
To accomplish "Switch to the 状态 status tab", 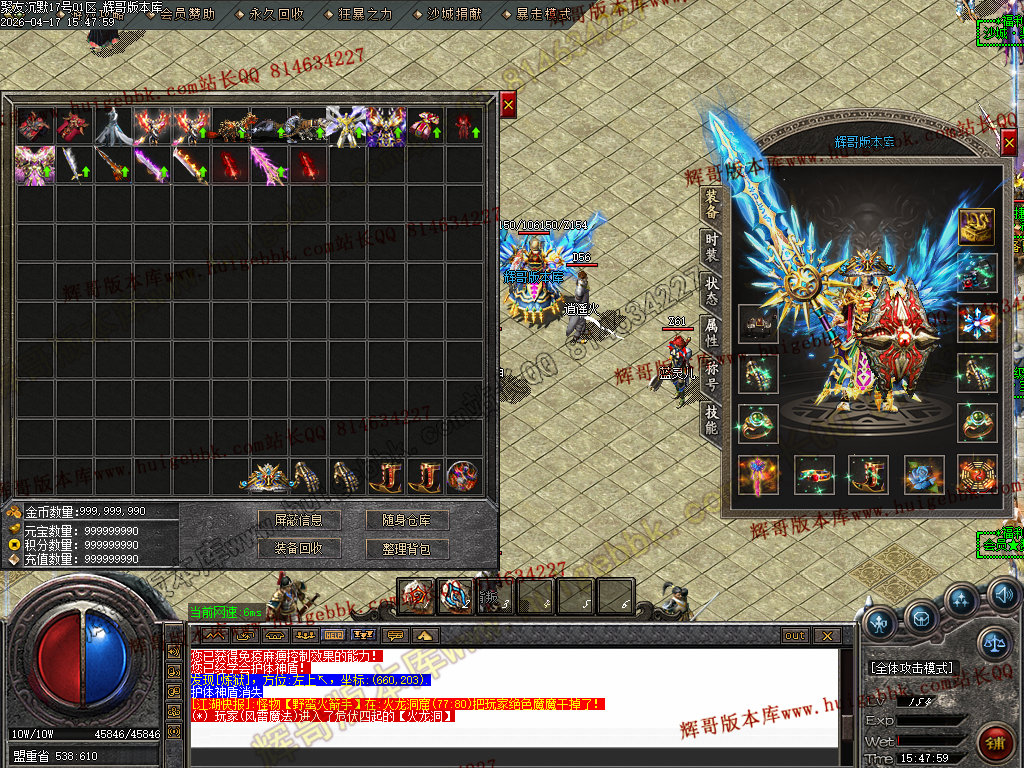I will coord(711,290).
